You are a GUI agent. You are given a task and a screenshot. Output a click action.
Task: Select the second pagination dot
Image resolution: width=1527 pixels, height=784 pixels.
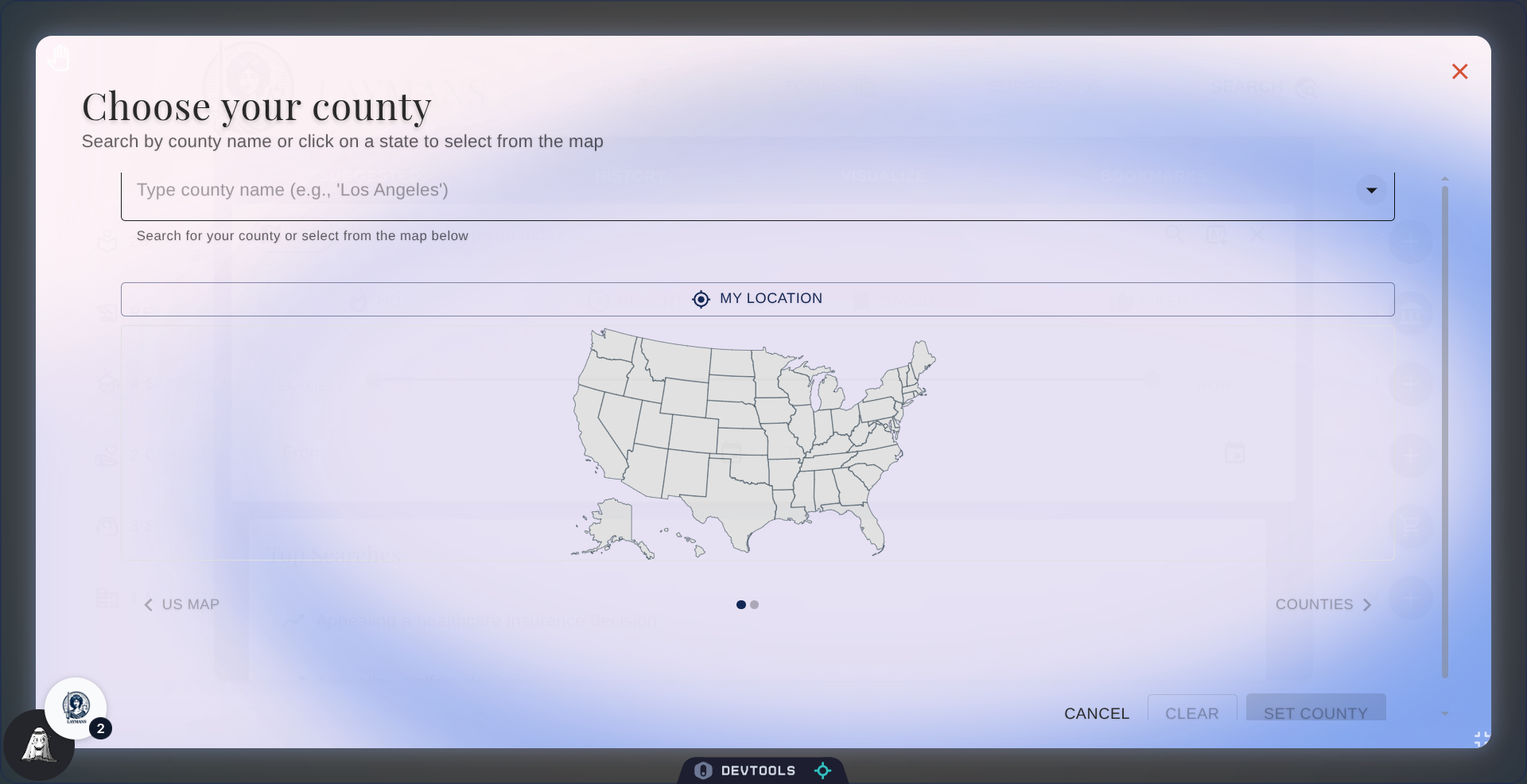point(756,604)
